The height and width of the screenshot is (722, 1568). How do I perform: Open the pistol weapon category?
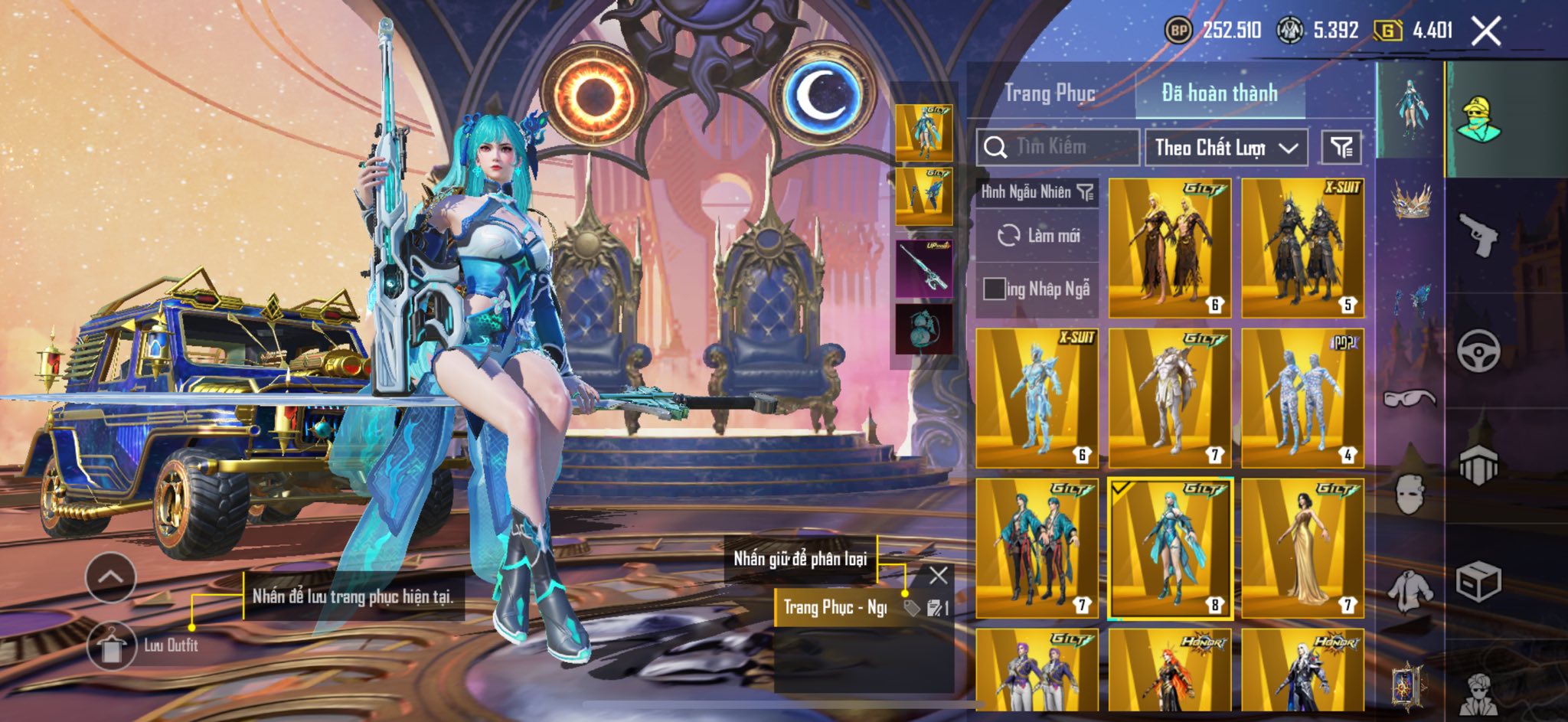click(1477, 235)
